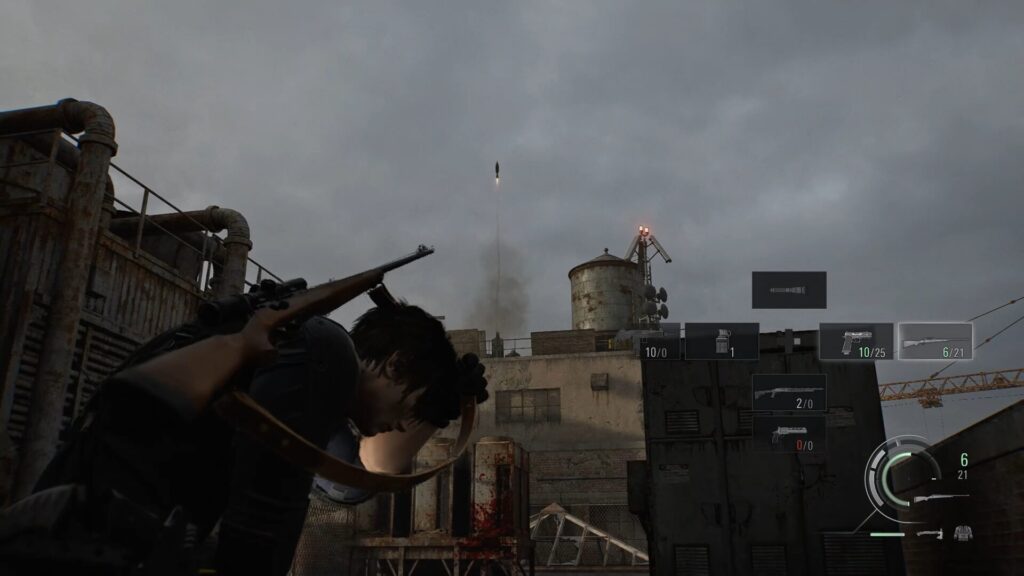The height and width of the screenshot is (576, 1024).
Task: Select the bolt-action rifle weapon slot
Action: tap(935, 341)
